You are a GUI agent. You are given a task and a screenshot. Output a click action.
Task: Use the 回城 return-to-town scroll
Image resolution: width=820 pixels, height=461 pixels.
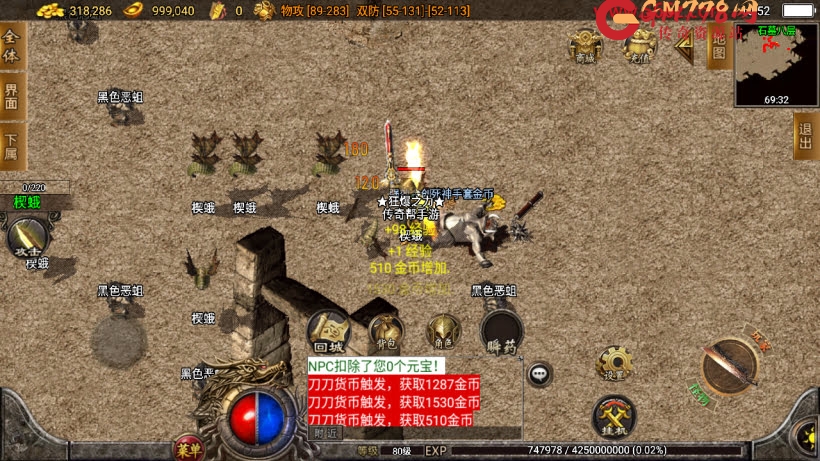[x=329, y=331]
